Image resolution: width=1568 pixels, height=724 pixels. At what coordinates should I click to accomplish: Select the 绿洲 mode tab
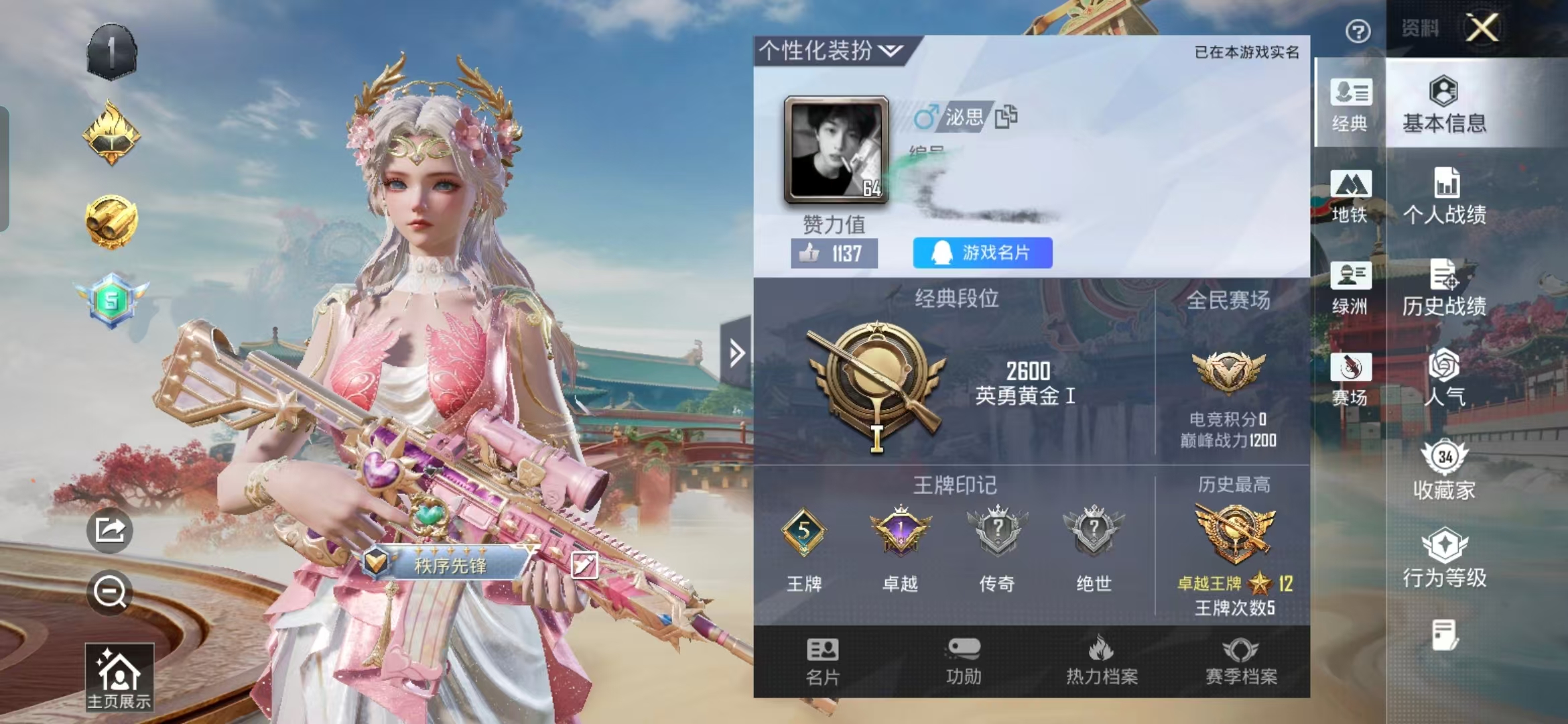(1350, 288)
